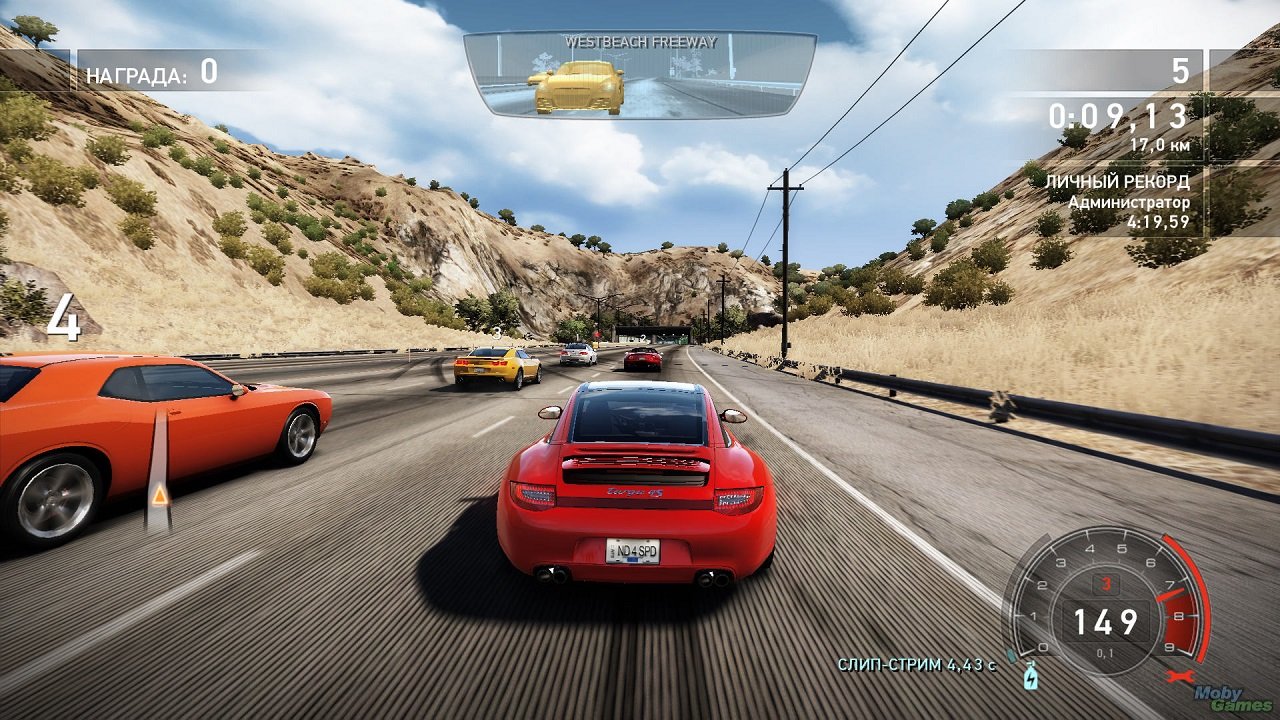Viewport: 1280px width, 720px height.
Task: Select the Администратор record entry
Action: click(1131, 203)
